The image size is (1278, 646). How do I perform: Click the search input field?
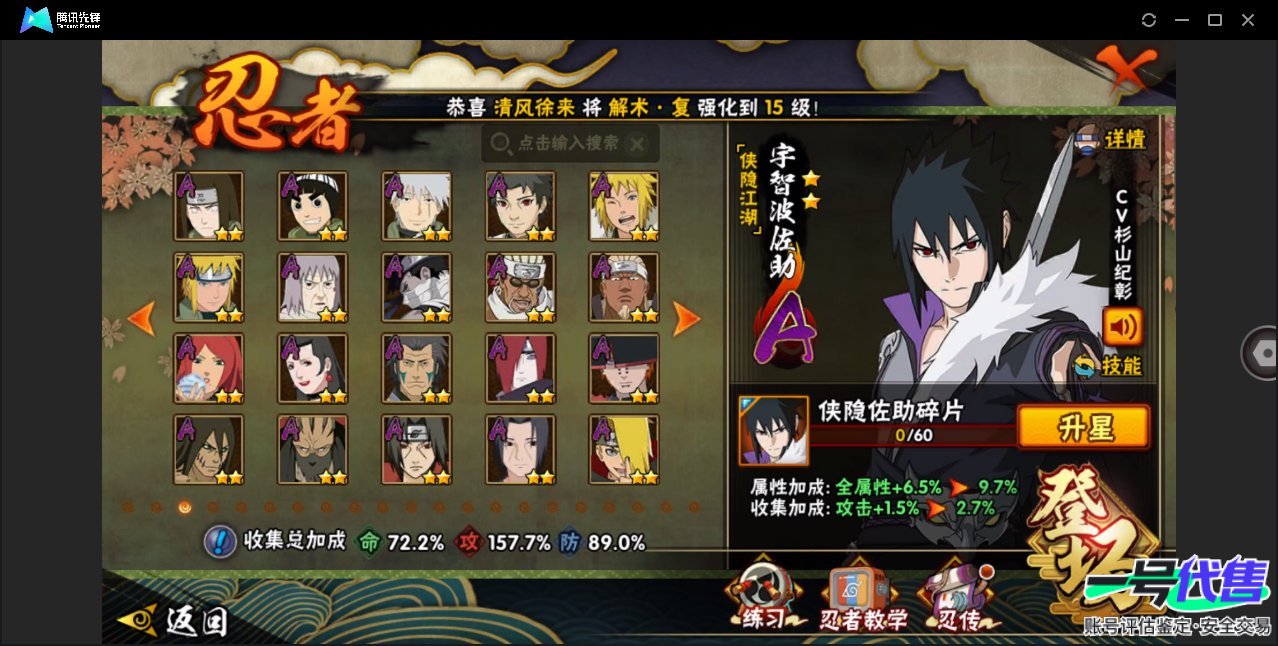tap(570, 144)
